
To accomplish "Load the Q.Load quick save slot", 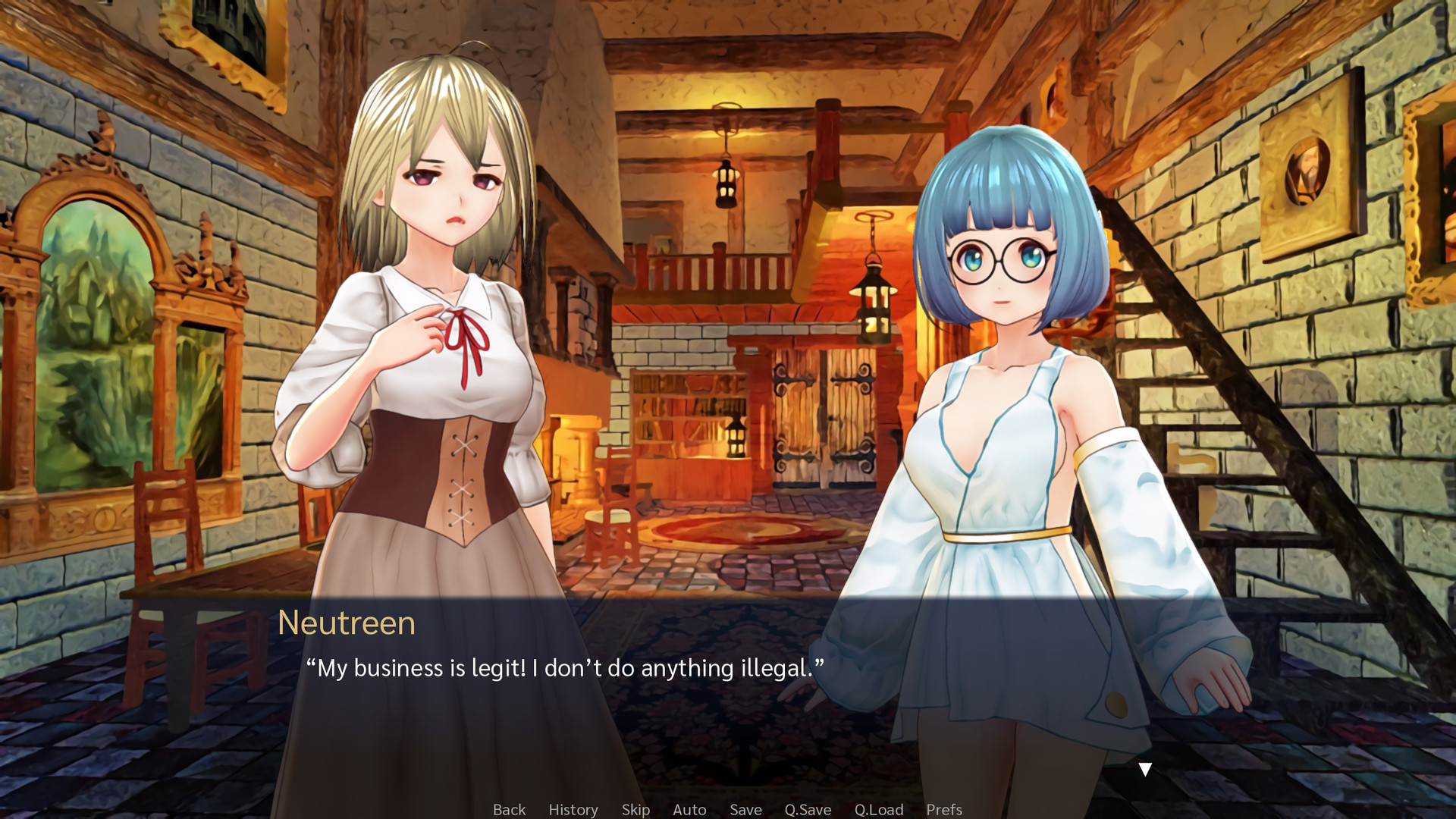I will coord(878,809).
